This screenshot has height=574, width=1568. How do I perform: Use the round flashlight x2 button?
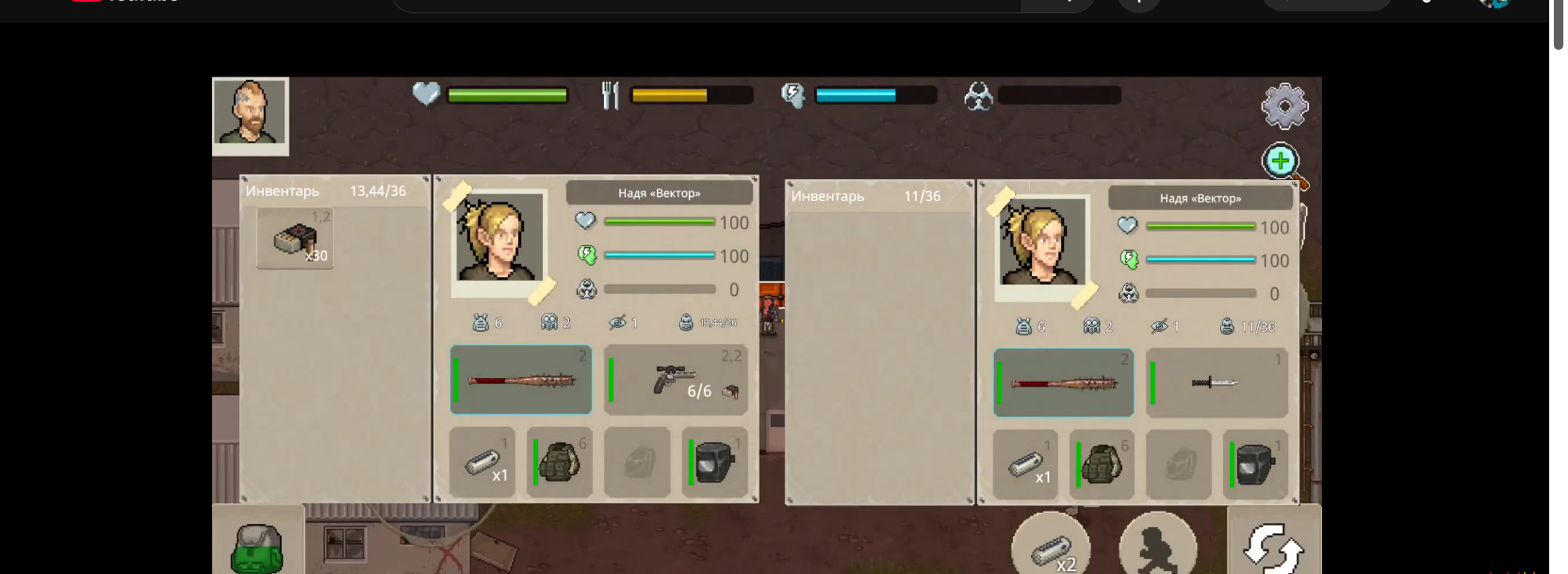[x=1051, y=547]
